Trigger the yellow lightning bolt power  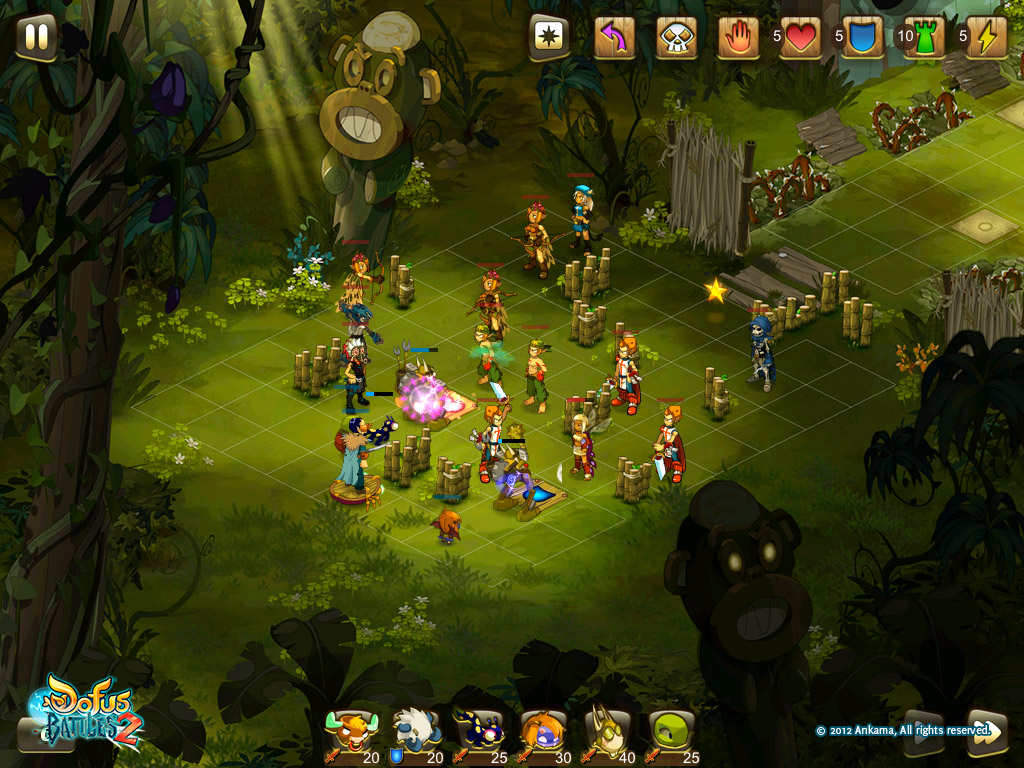(x=986, y=38)
